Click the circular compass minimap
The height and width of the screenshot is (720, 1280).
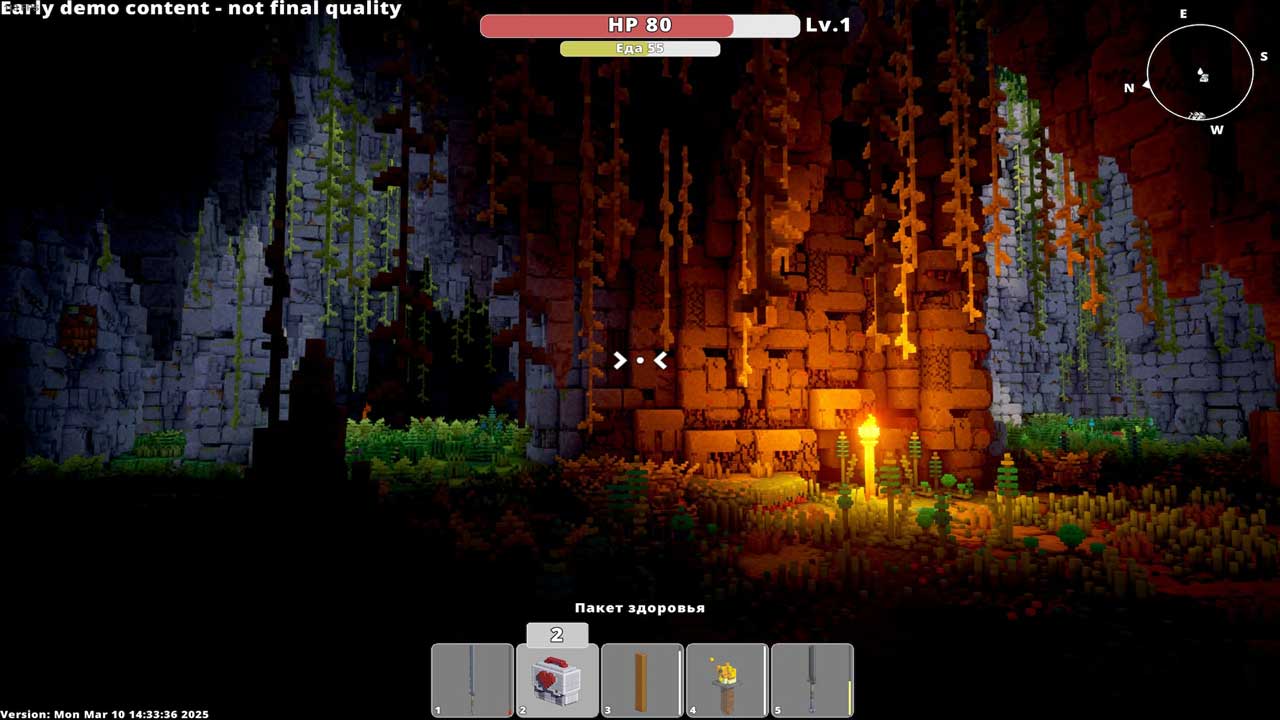(1200, 72)
